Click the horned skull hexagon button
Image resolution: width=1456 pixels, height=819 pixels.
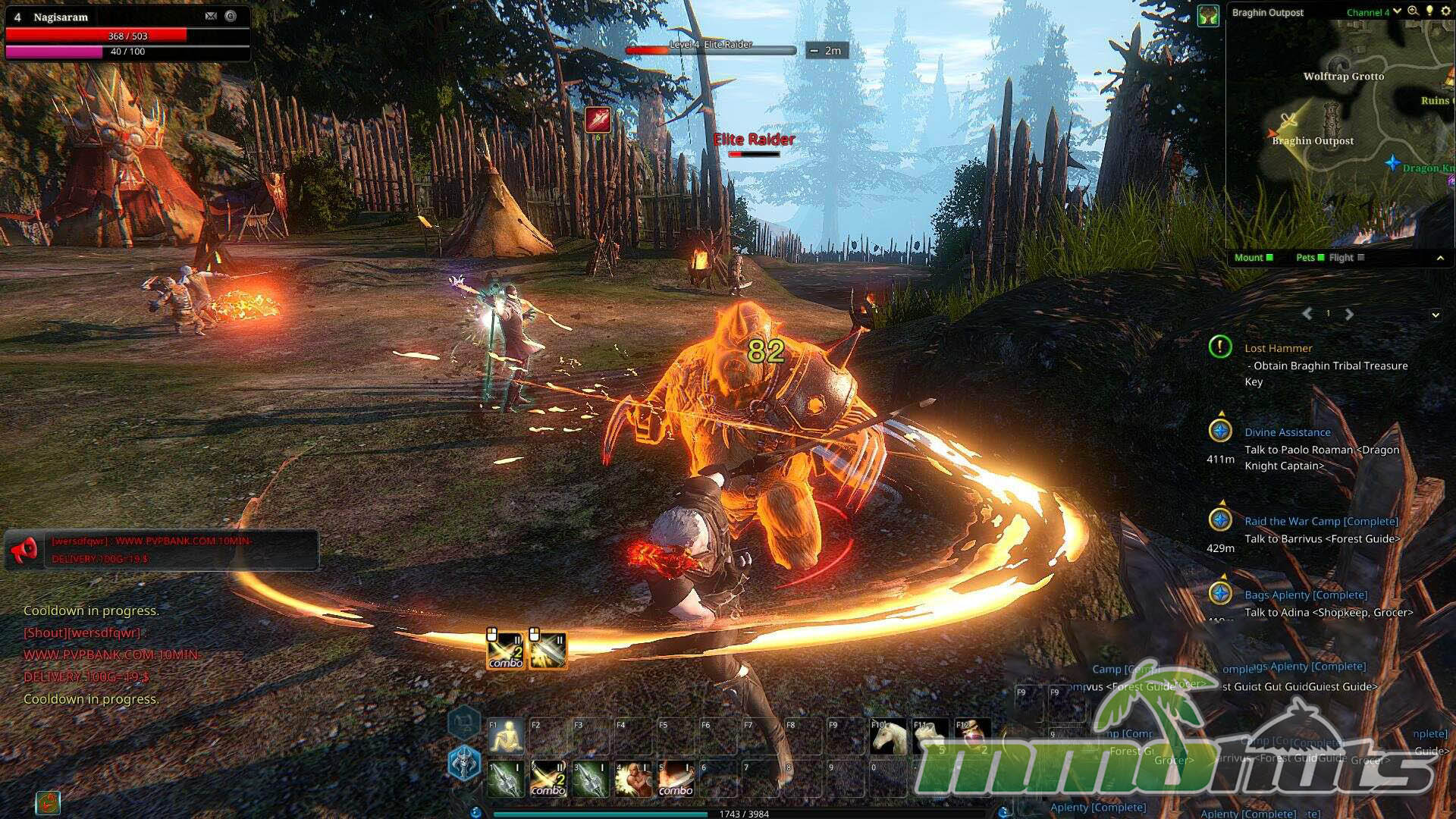click(464, 762)
